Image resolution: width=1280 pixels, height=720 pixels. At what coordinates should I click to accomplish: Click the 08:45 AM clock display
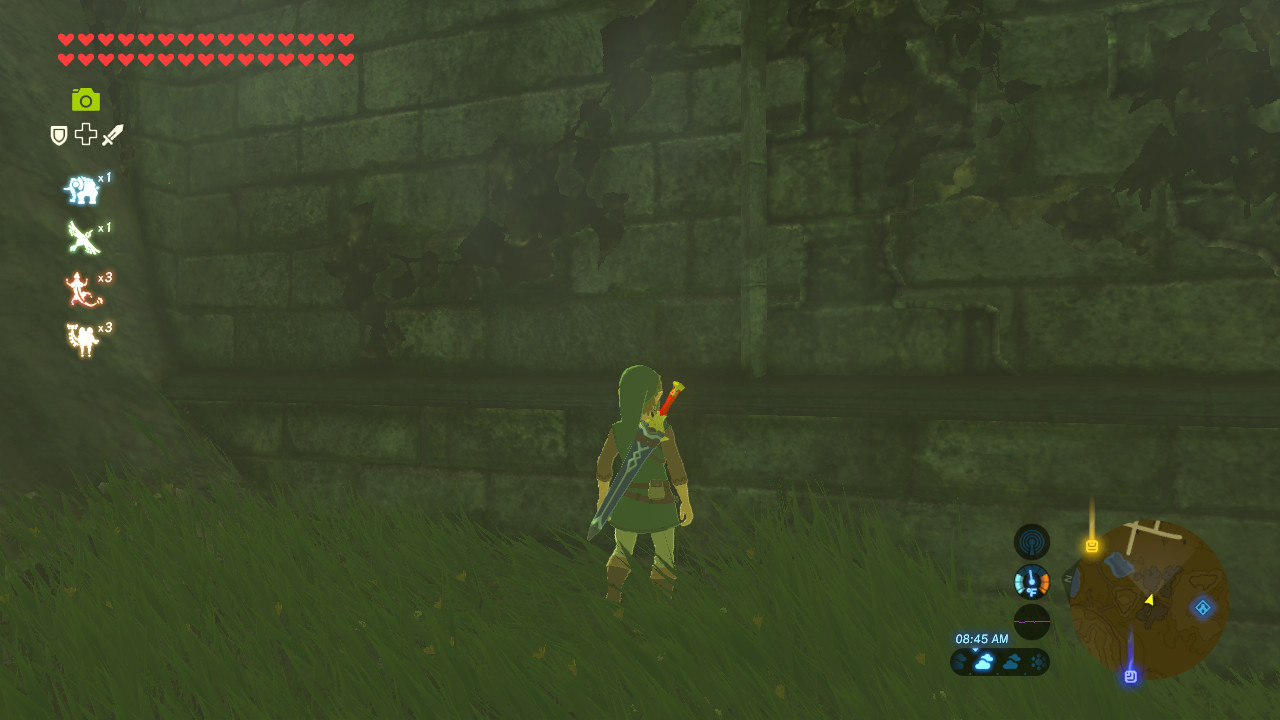983,636
